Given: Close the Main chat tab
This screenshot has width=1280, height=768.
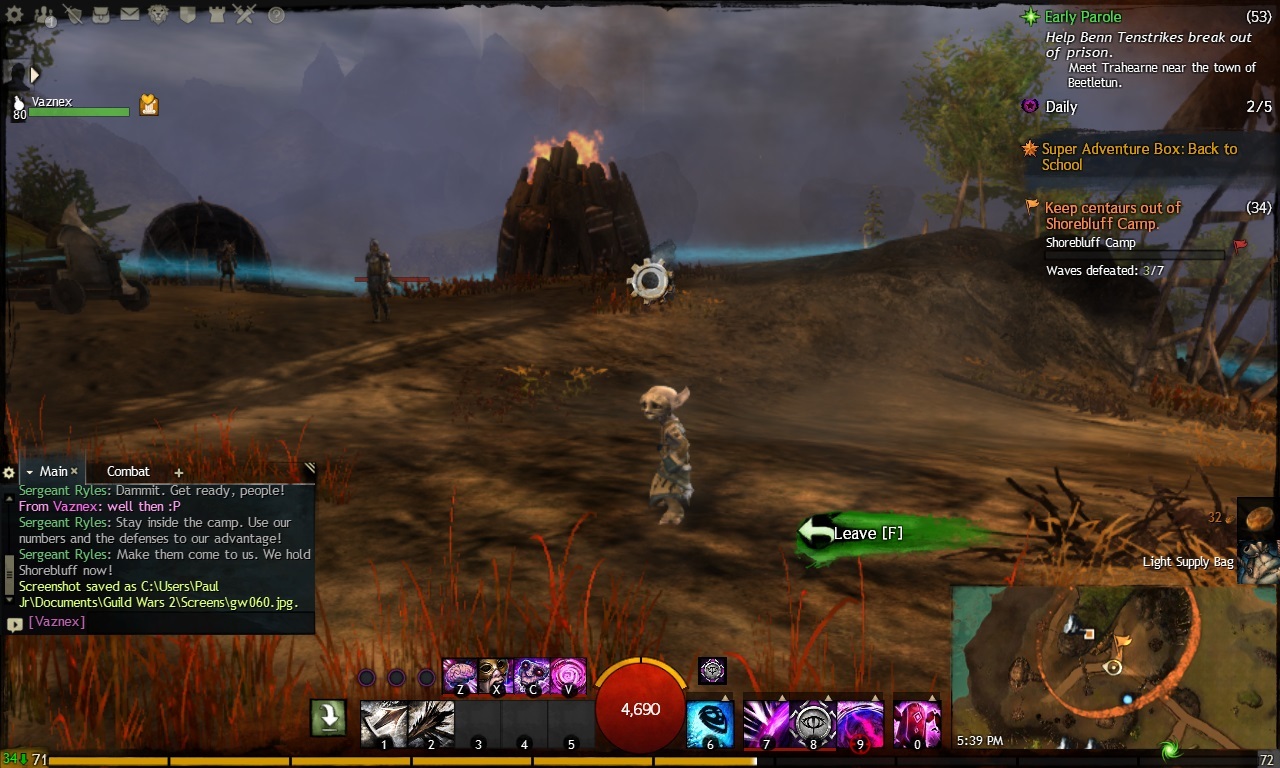Looking at the screenshot, I should (74, 472).
